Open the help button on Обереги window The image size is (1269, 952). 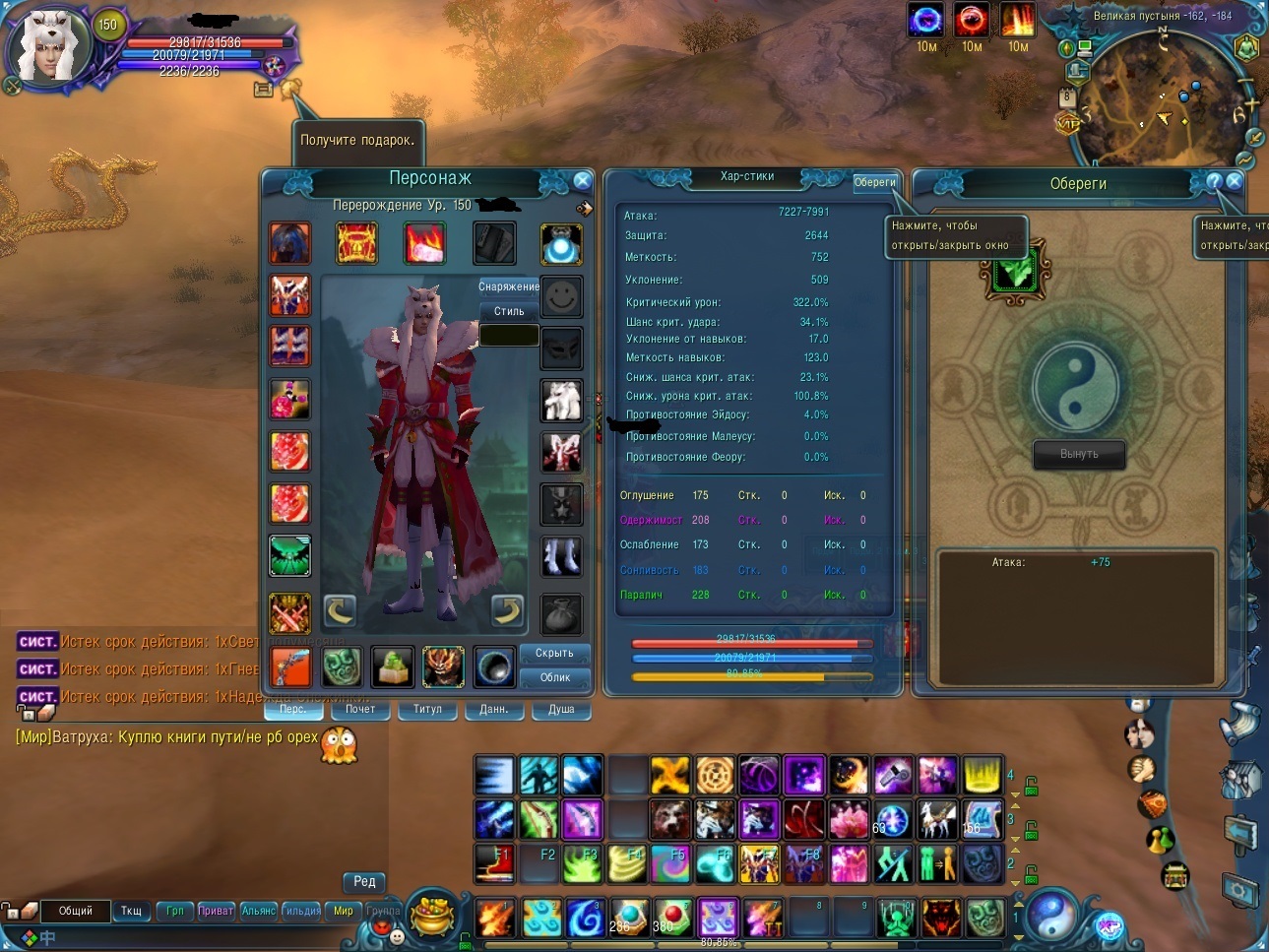pyautogui.click(x=1214, y=181)
